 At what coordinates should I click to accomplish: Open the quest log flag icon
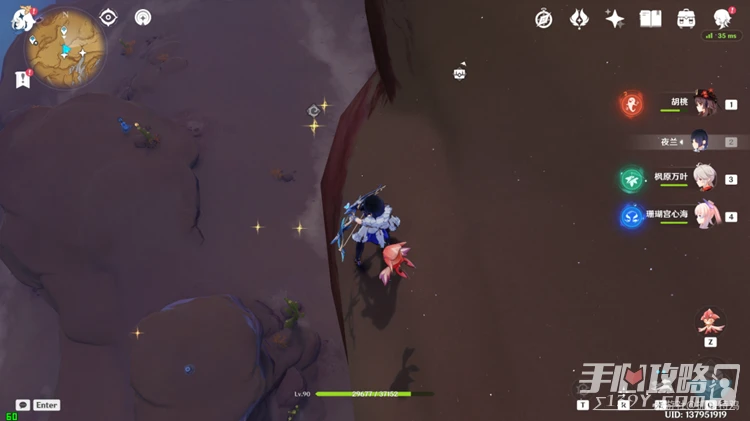point(22,80)
